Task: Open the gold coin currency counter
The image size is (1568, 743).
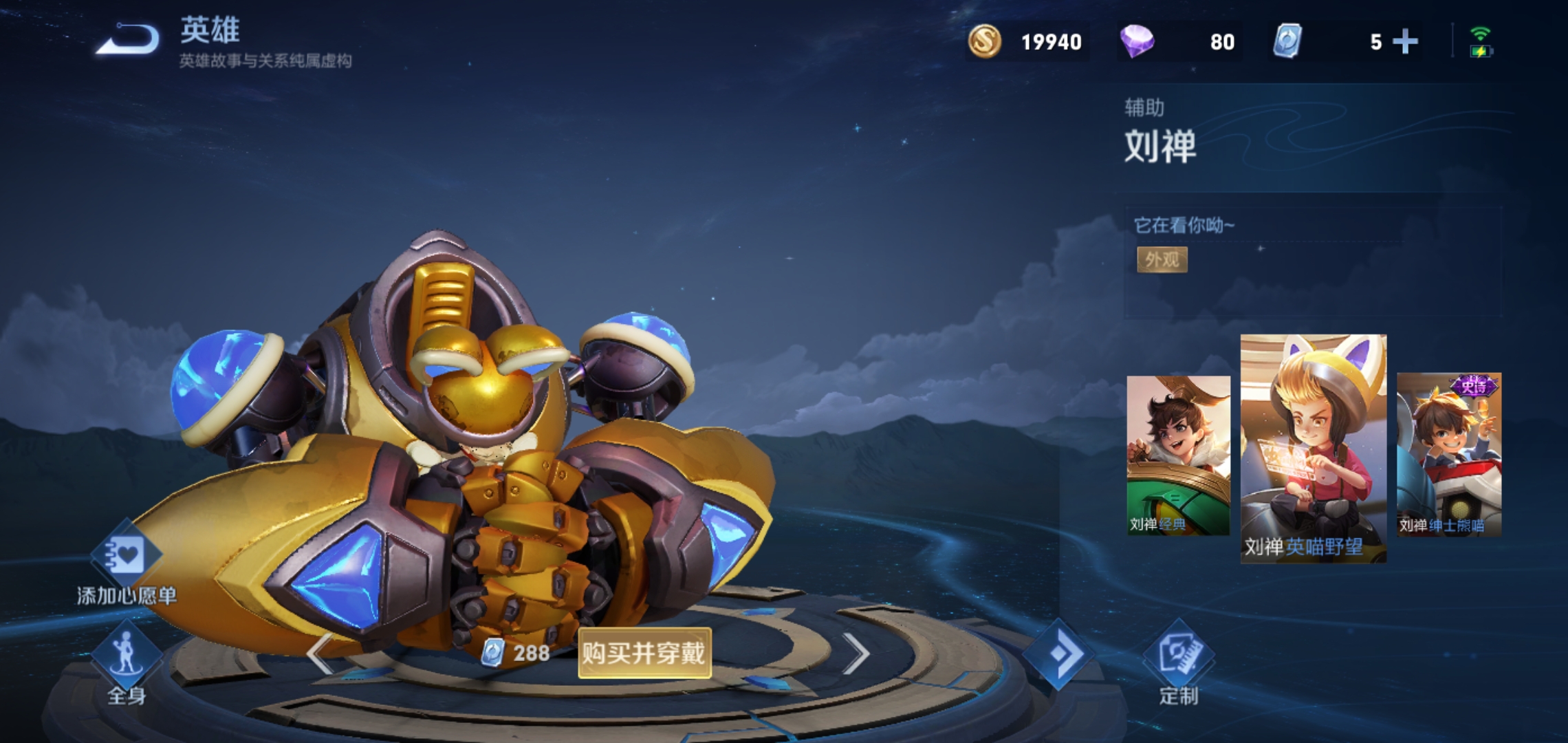Action: [x=1026, y=42]
